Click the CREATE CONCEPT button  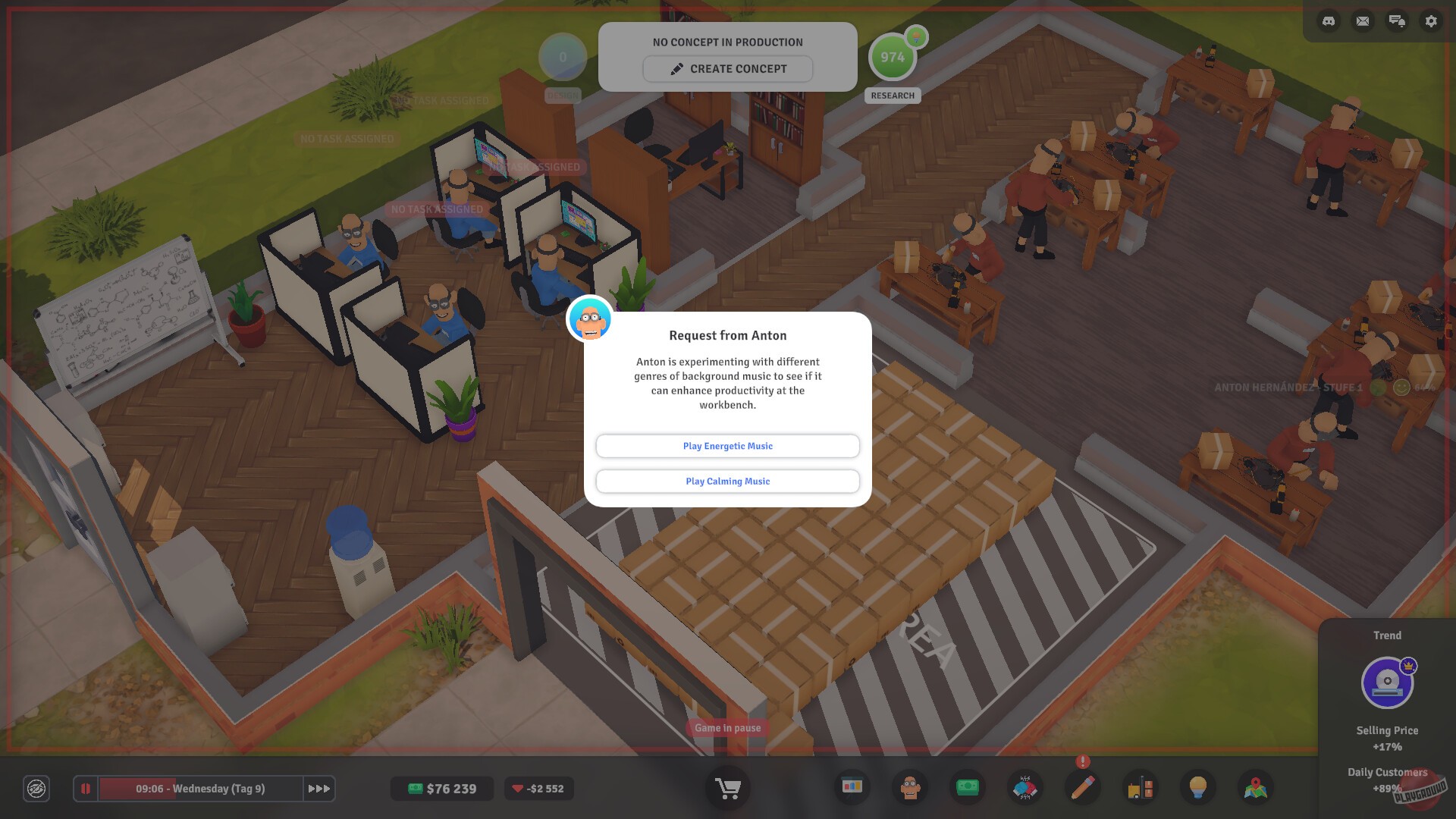[x=726, y=68]
